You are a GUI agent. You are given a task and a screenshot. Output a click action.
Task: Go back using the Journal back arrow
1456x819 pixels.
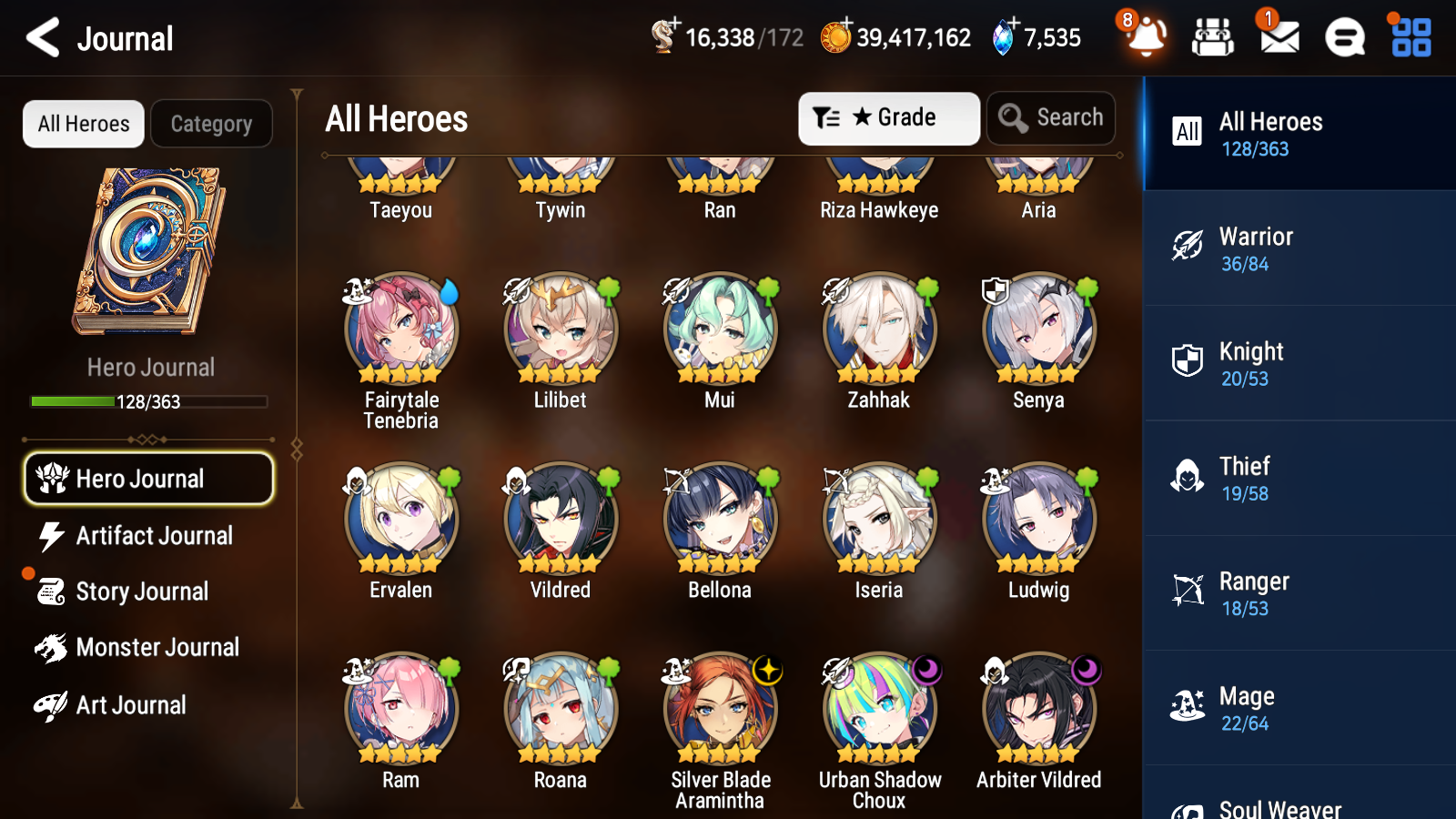click(41, 37)
